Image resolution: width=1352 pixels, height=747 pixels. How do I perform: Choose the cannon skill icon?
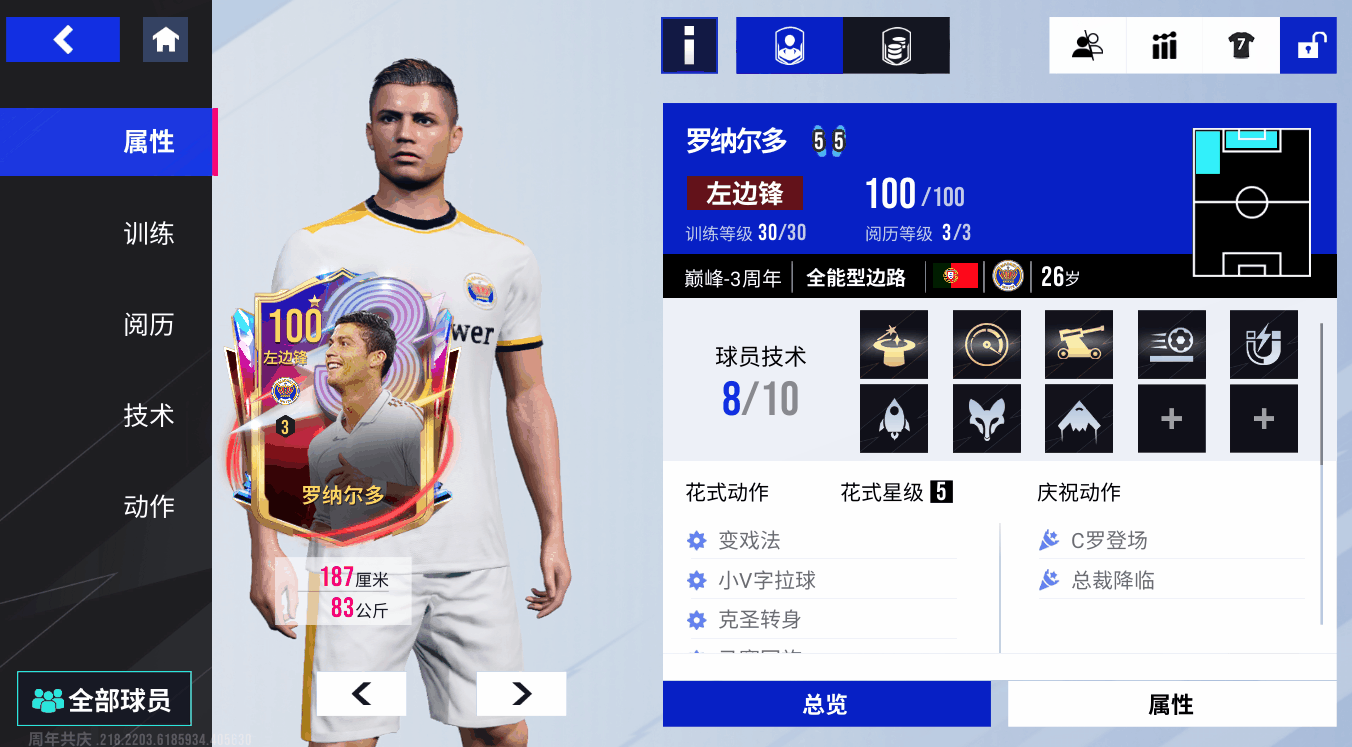(x=1078, y=344)
